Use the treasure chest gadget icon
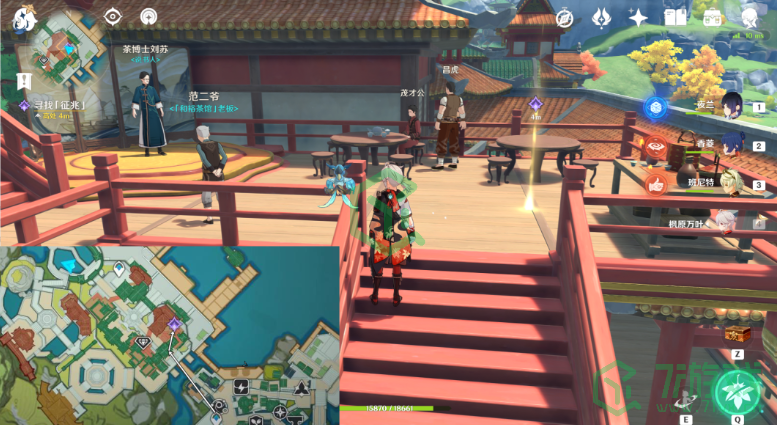The height and width of the screenshot is (425, 777). (738, 333)
